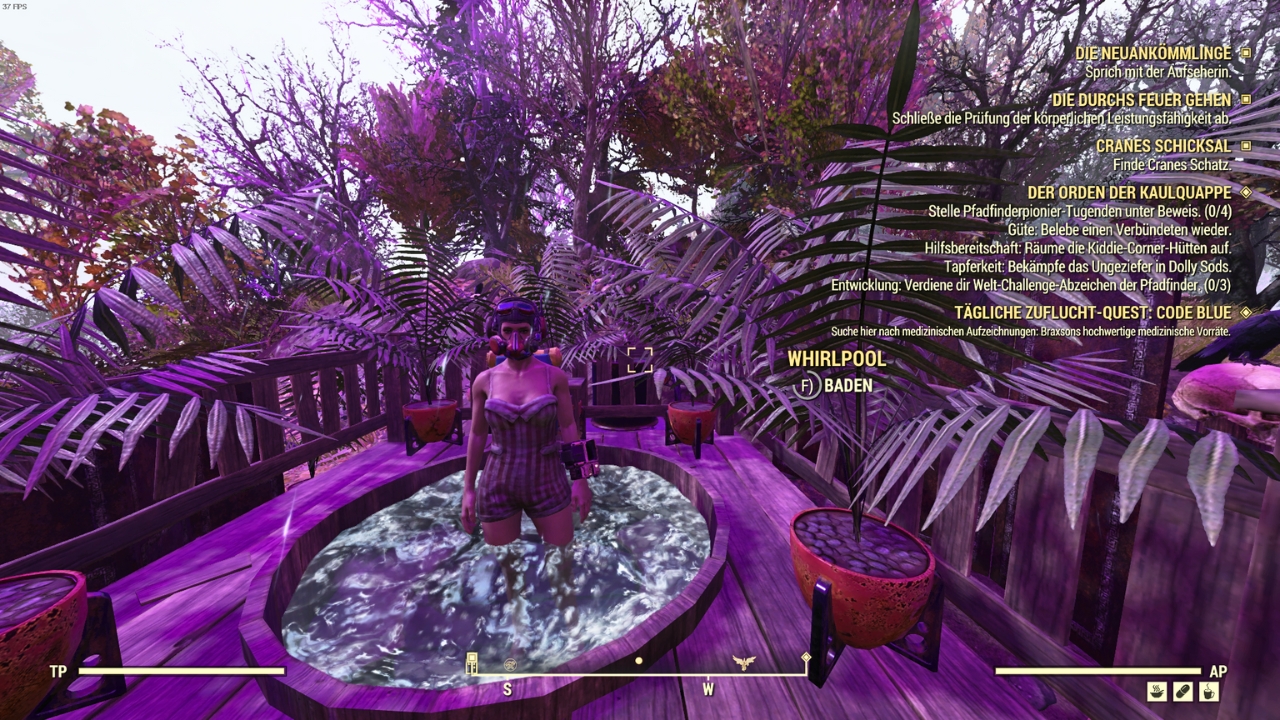Image resolution: width=1280 pixels, height=720 pixels.
Task: Choose the Cranes Schicksal quest tracker
Action: 1163,146
